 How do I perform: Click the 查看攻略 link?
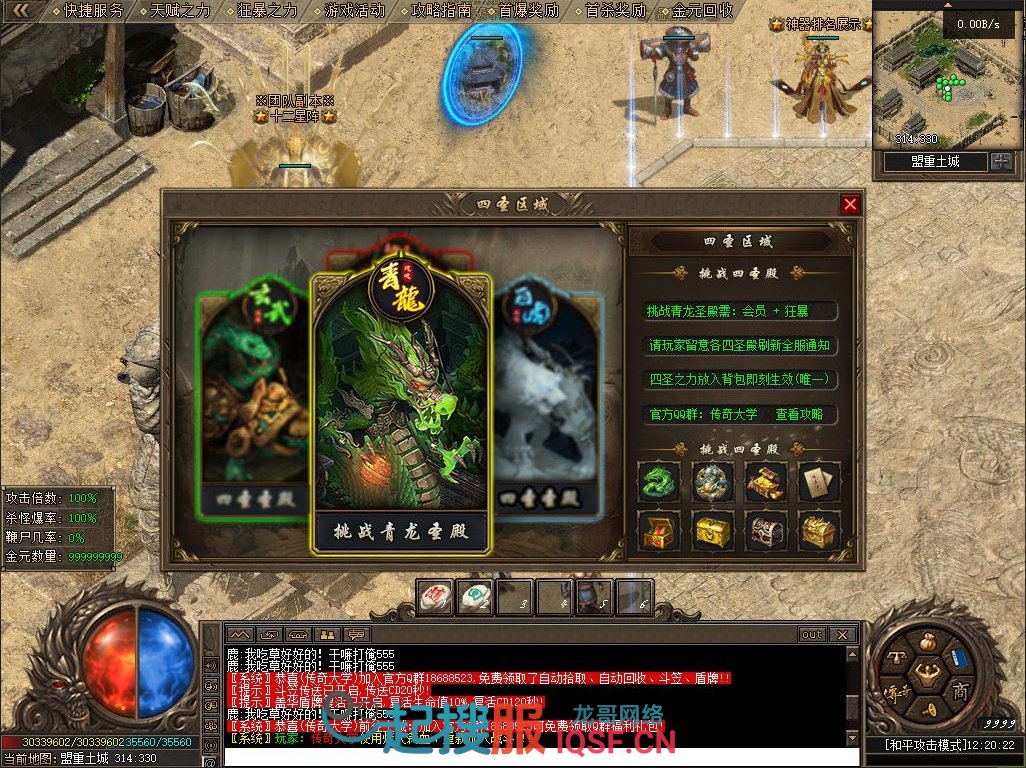[799, 414]
